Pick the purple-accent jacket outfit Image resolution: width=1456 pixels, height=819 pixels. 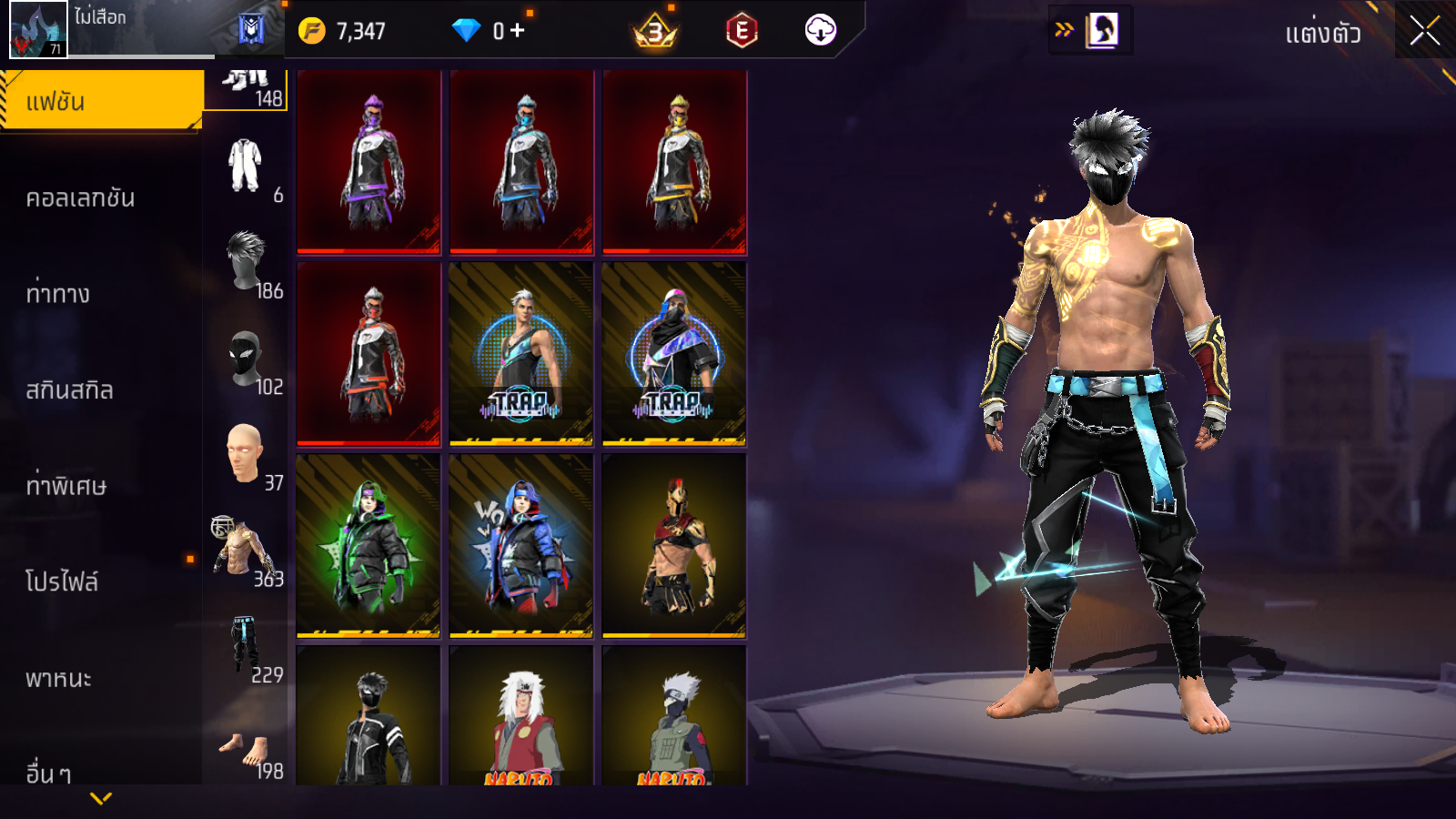click(x=369, y=162)
